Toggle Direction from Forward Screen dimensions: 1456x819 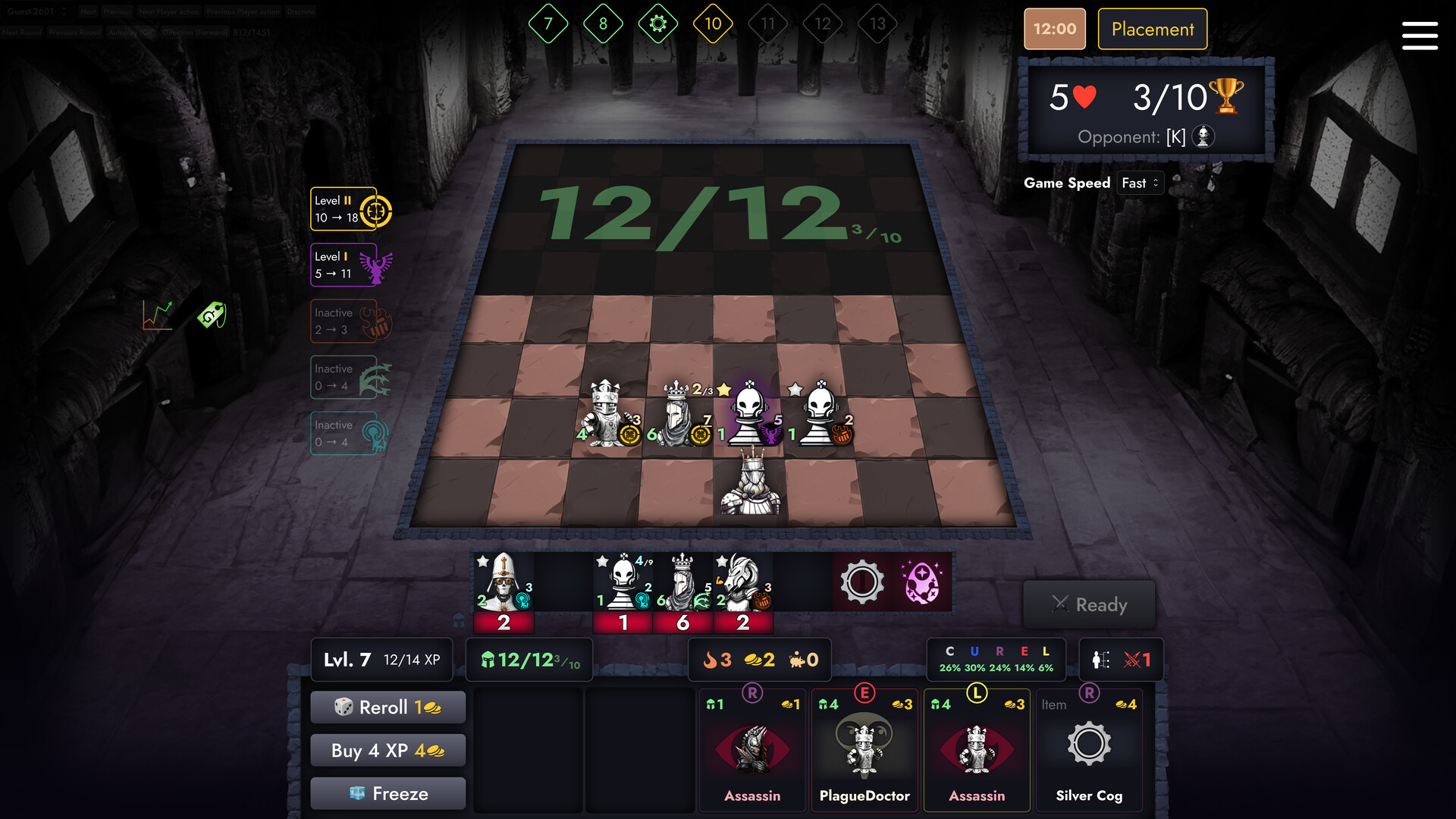(x=194, y=33)
